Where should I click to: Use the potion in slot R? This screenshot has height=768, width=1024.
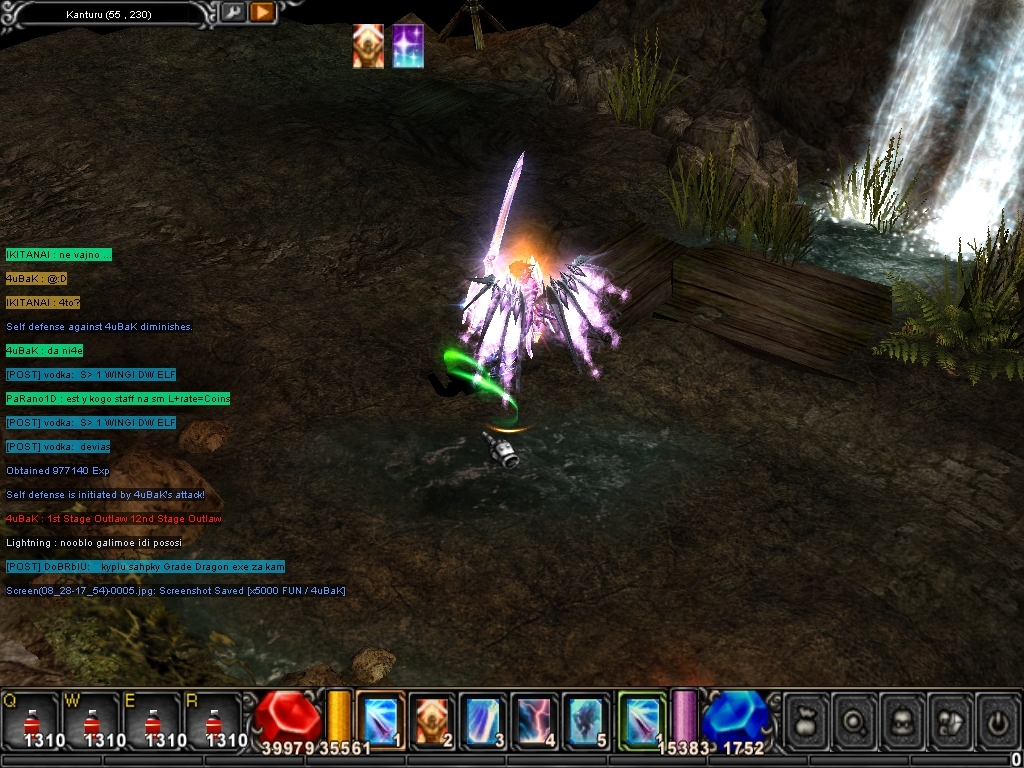(x=212, y=718)
